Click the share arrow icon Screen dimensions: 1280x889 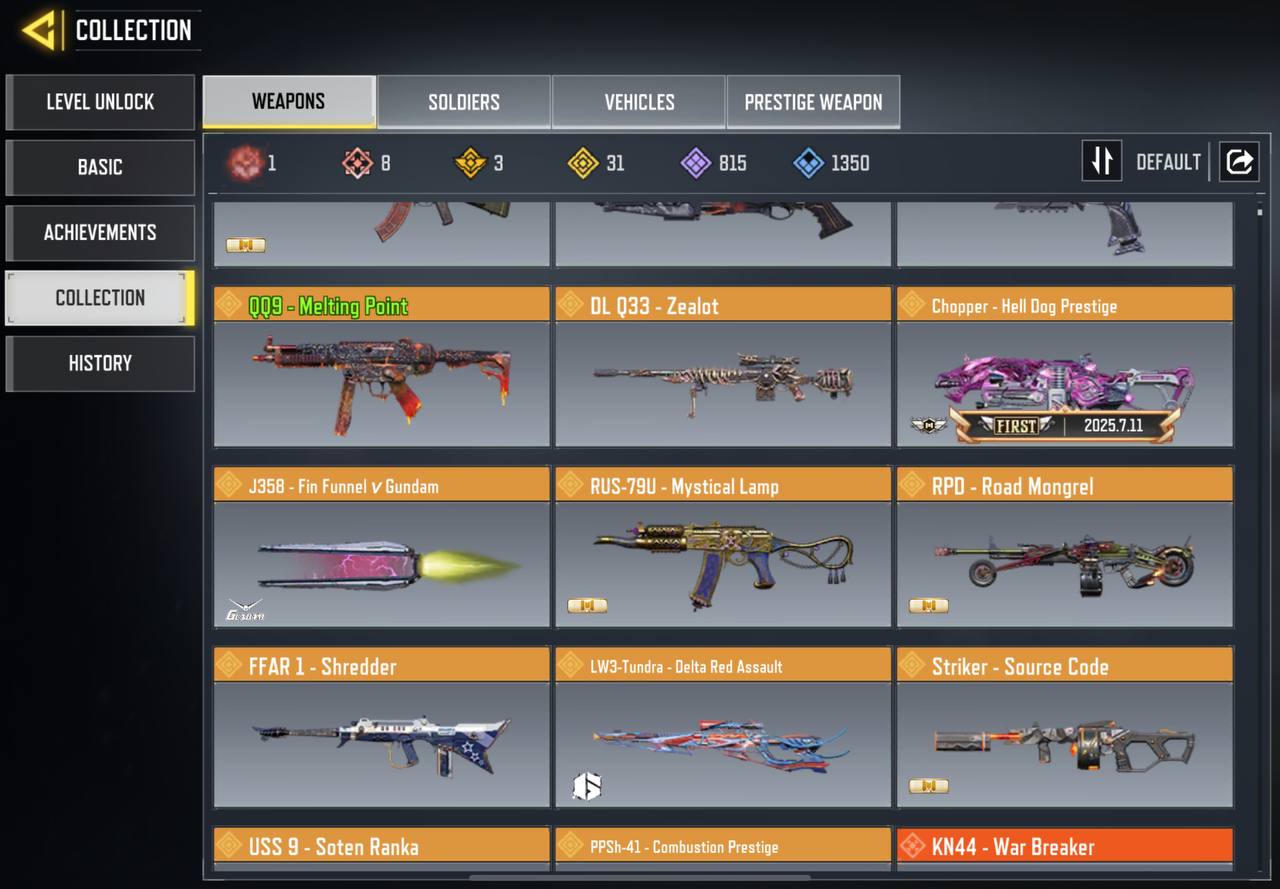1239,161
